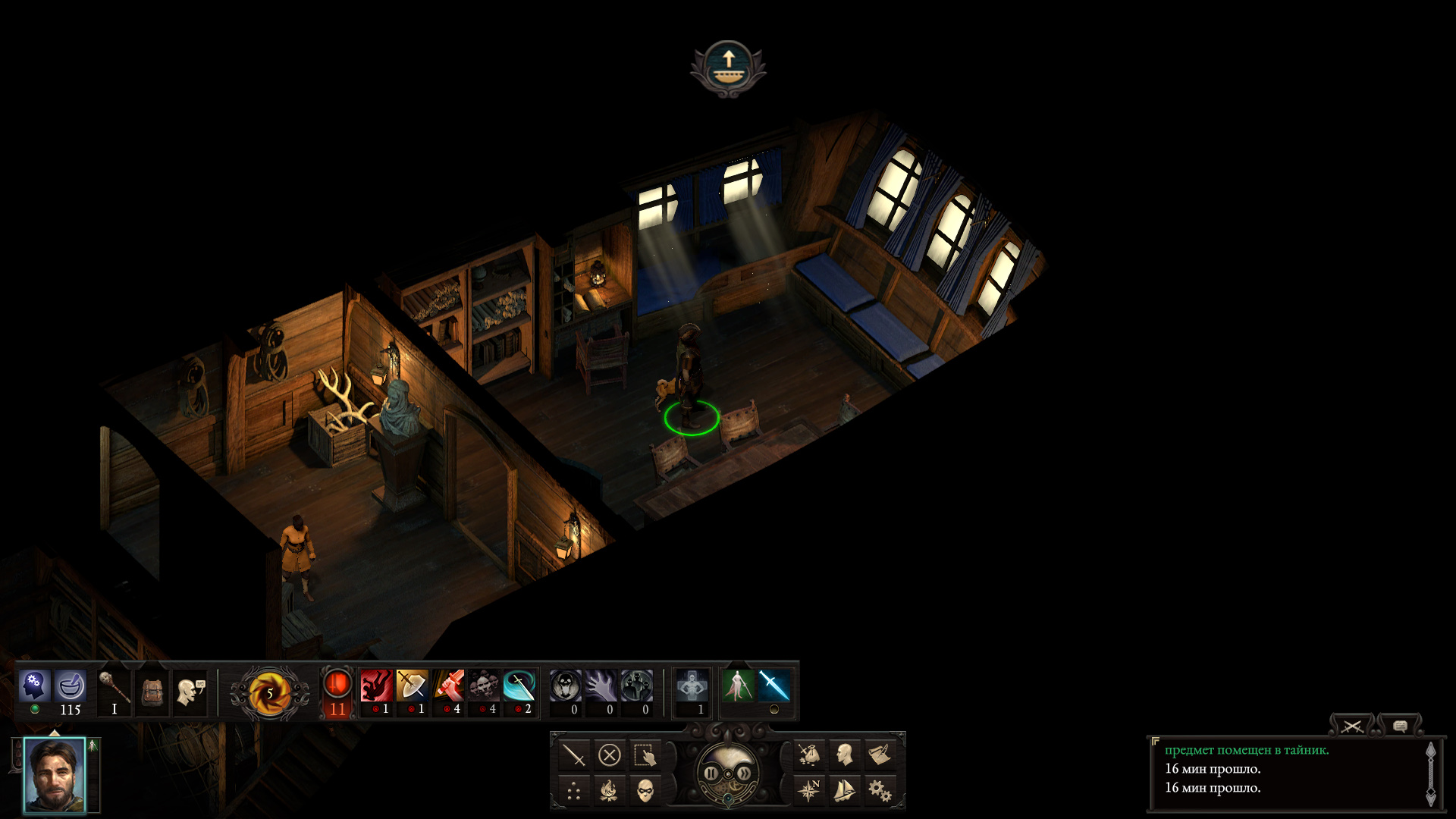
Task: Select the bearded character portrait
Action: click(55, 775)
